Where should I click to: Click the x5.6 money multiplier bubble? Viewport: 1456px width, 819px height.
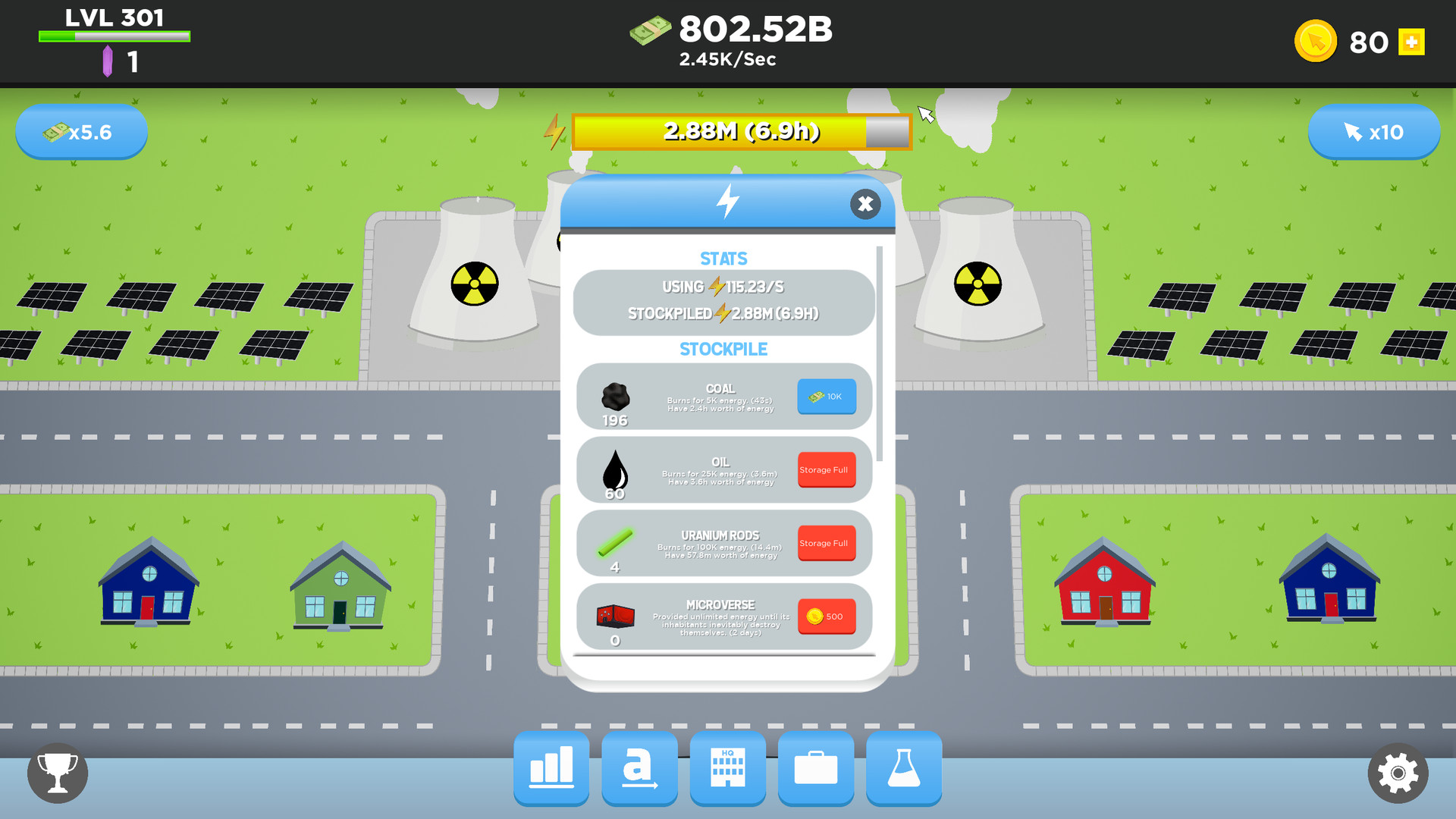click(81, 131)
